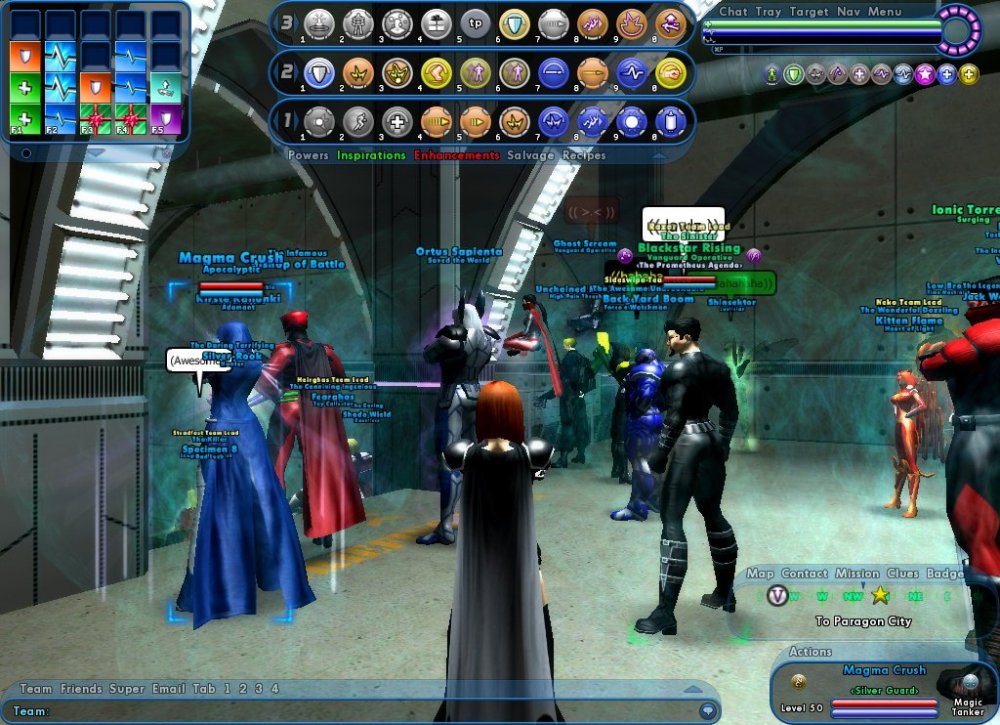This screenshot has height=725, width=1000.
Task: Open the Target window option
Action: tap(807, 12)
